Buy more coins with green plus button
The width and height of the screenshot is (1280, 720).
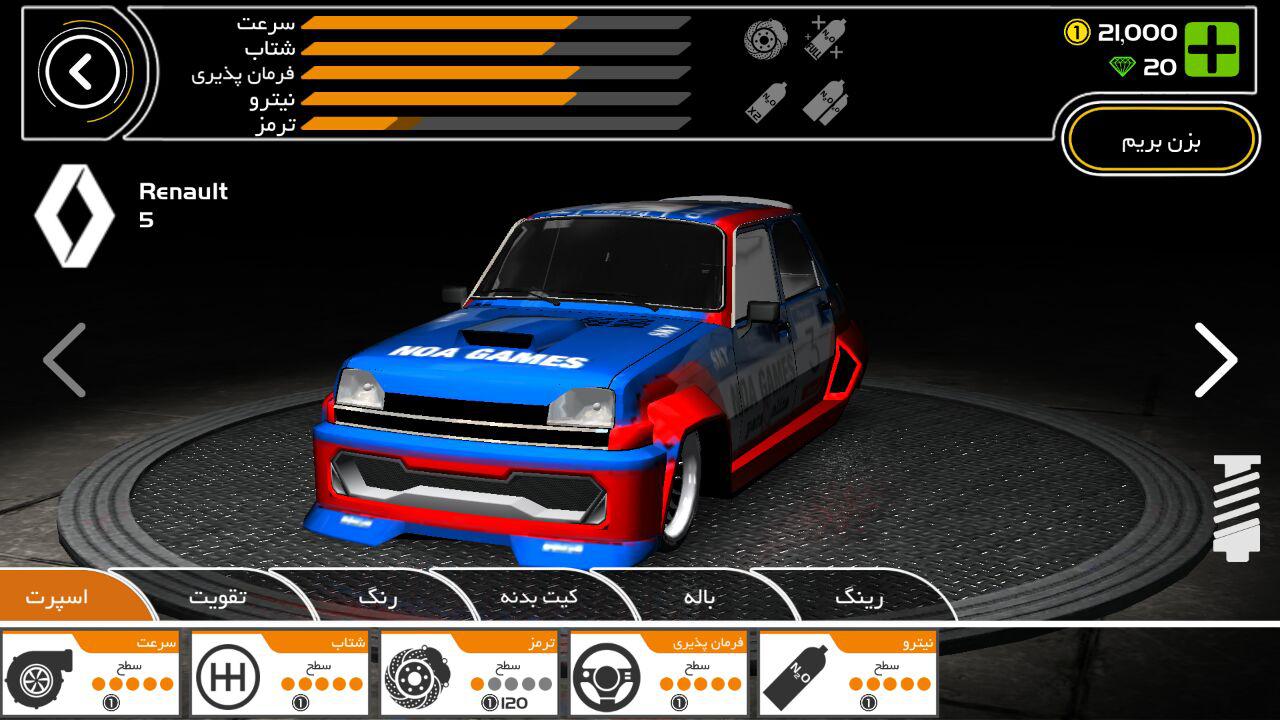coord(1212,50)
